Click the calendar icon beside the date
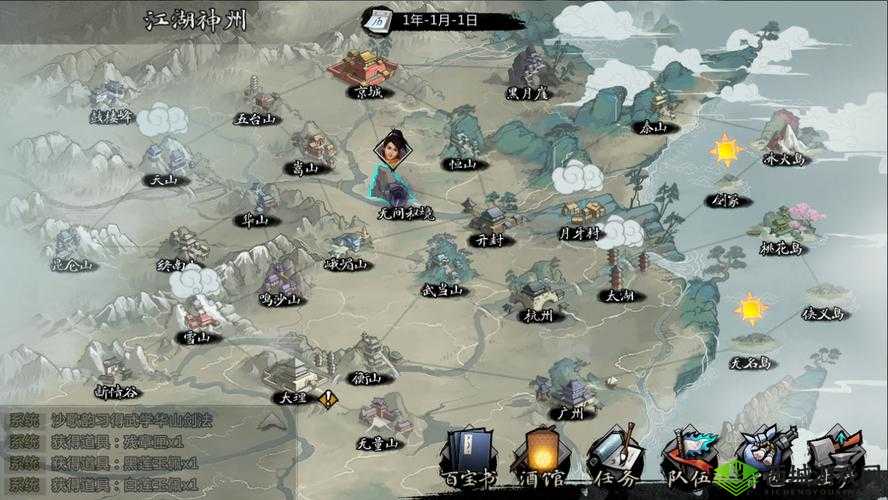The image size is (888, 500). click(379, 19)
